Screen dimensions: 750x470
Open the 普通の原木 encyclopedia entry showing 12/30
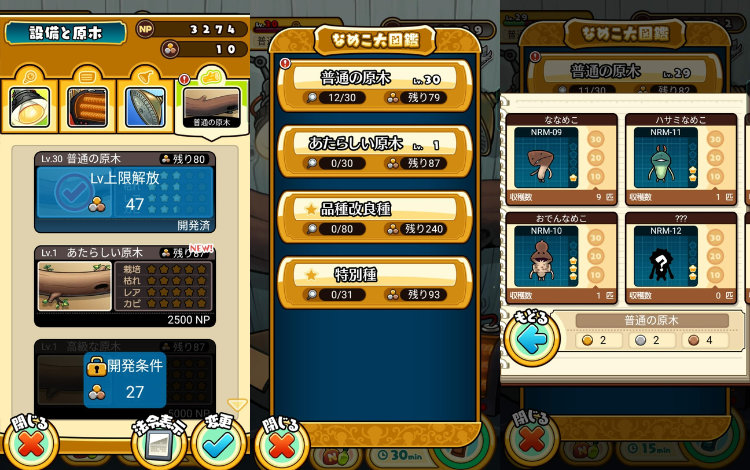374,86
